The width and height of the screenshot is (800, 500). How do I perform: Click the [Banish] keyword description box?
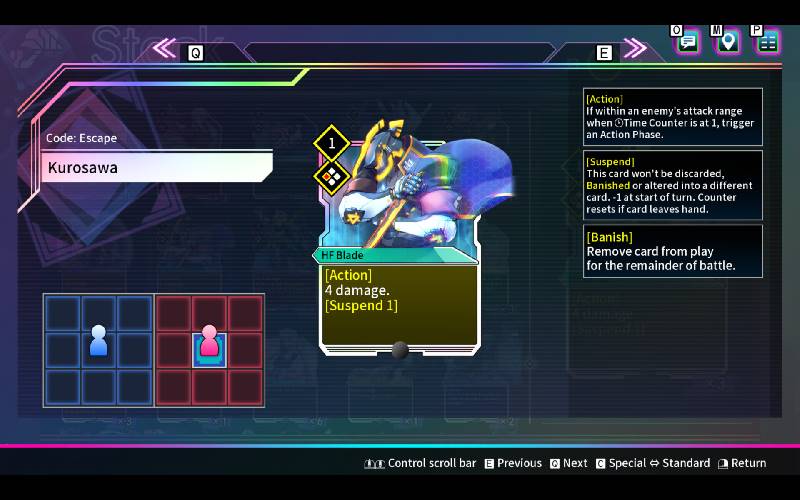tap(672, 251)
